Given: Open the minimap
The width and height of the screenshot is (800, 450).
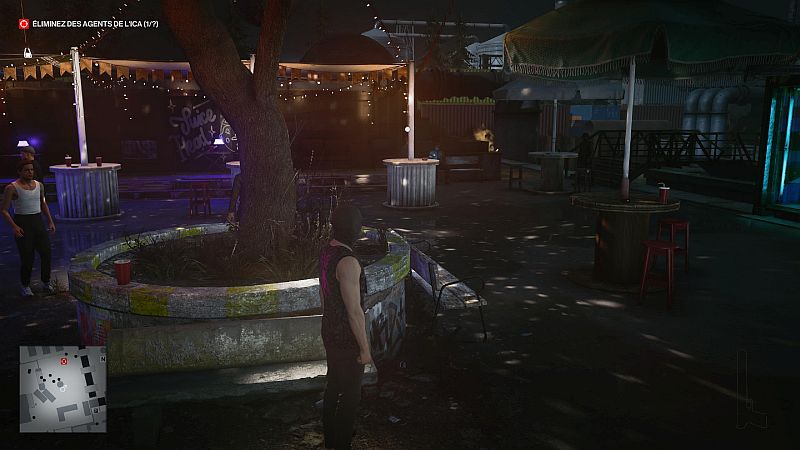Looking at the screenshot, I should click(62, 390).
